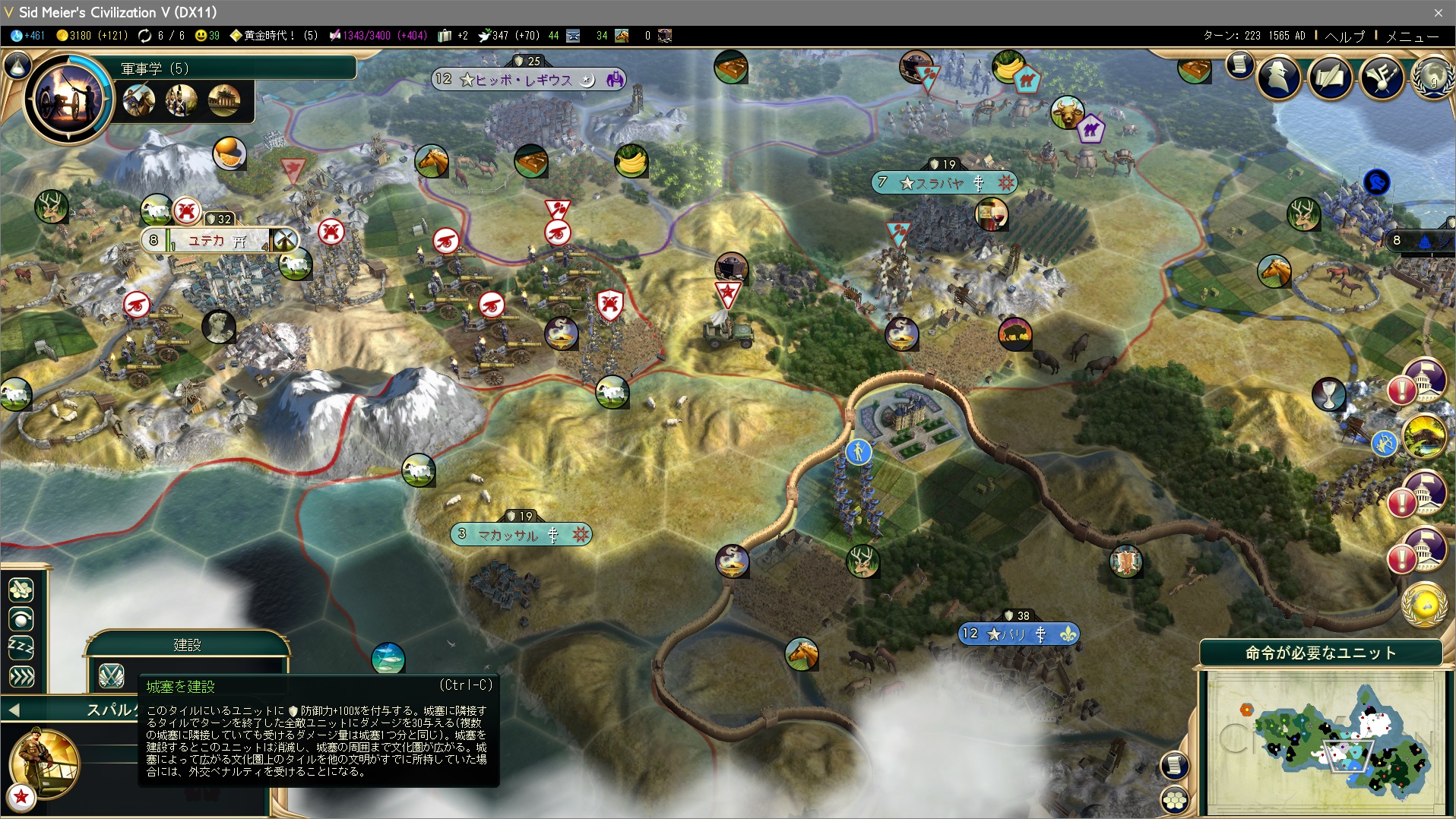
Task: Activate the move-to unit command icon
Action: tap(21, 589)
